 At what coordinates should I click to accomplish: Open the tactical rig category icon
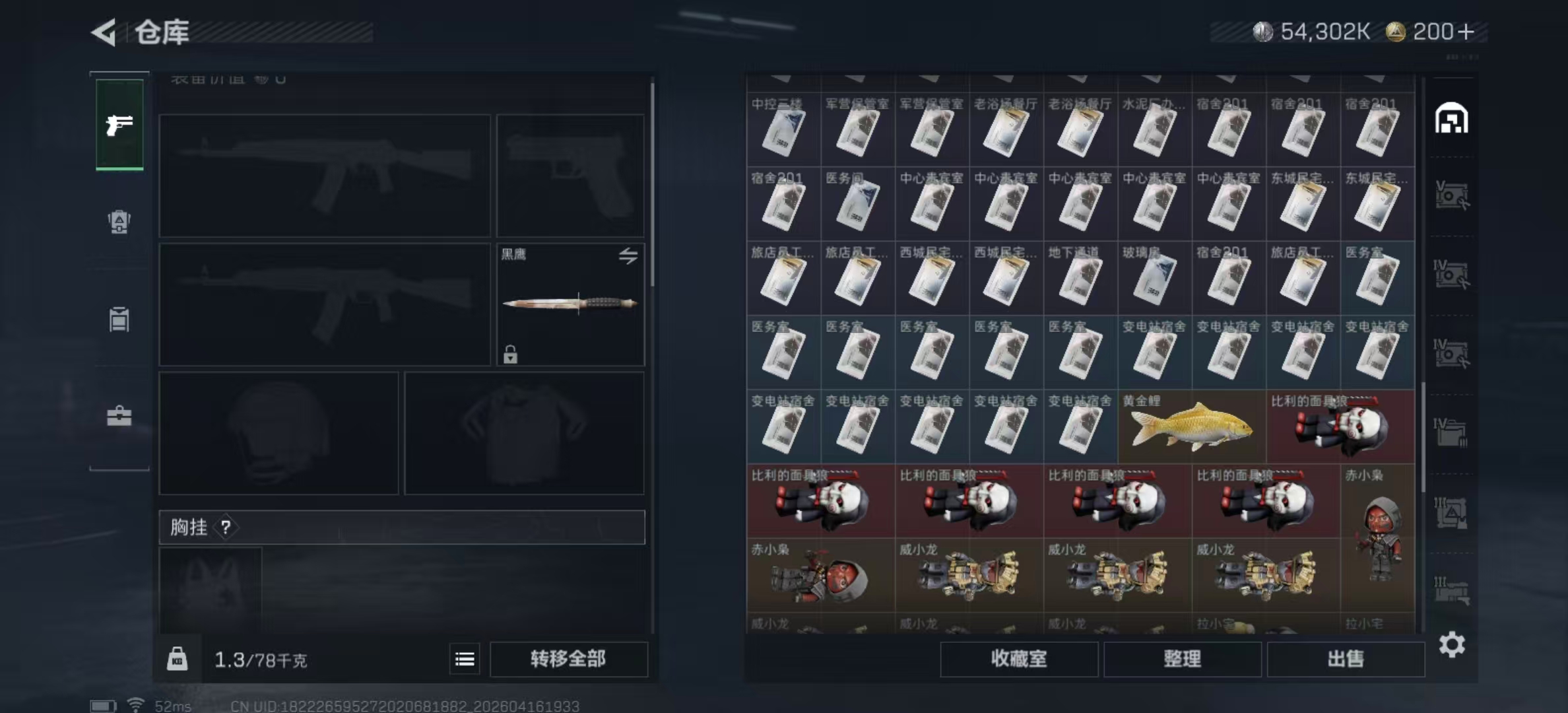(119, 319)
